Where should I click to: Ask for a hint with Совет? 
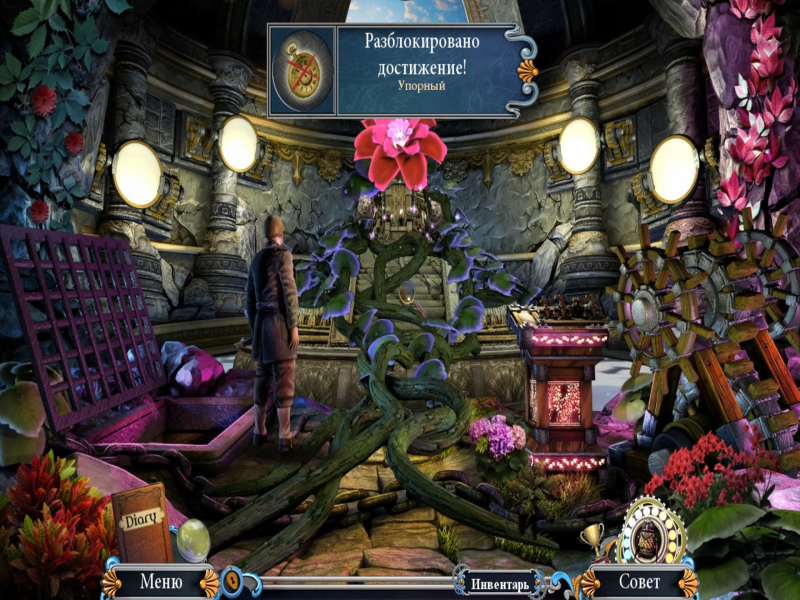pos(639,581)
